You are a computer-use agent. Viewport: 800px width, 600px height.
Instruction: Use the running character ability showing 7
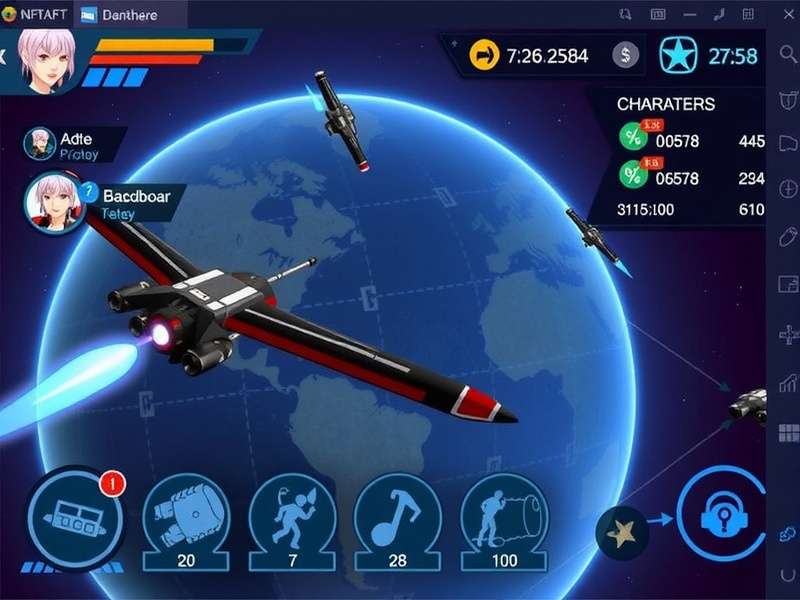(x=290, y=514)
